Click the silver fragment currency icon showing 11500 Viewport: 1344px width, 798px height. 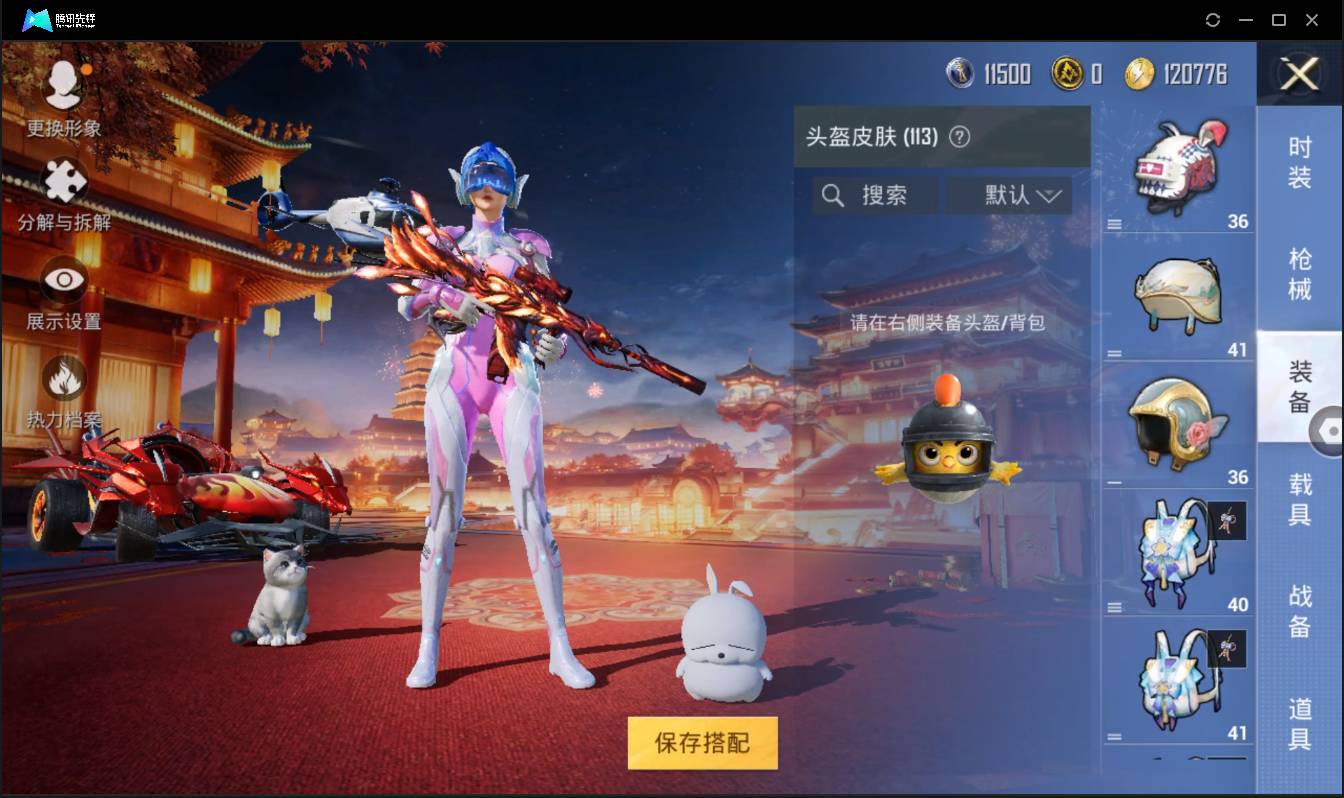(x=959, y=73)
